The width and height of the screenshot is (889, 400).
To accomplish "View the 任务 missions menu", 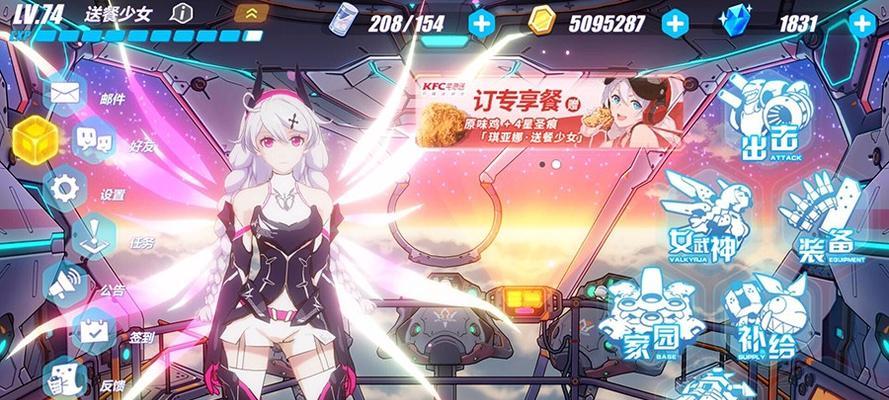I will [91, 235].
